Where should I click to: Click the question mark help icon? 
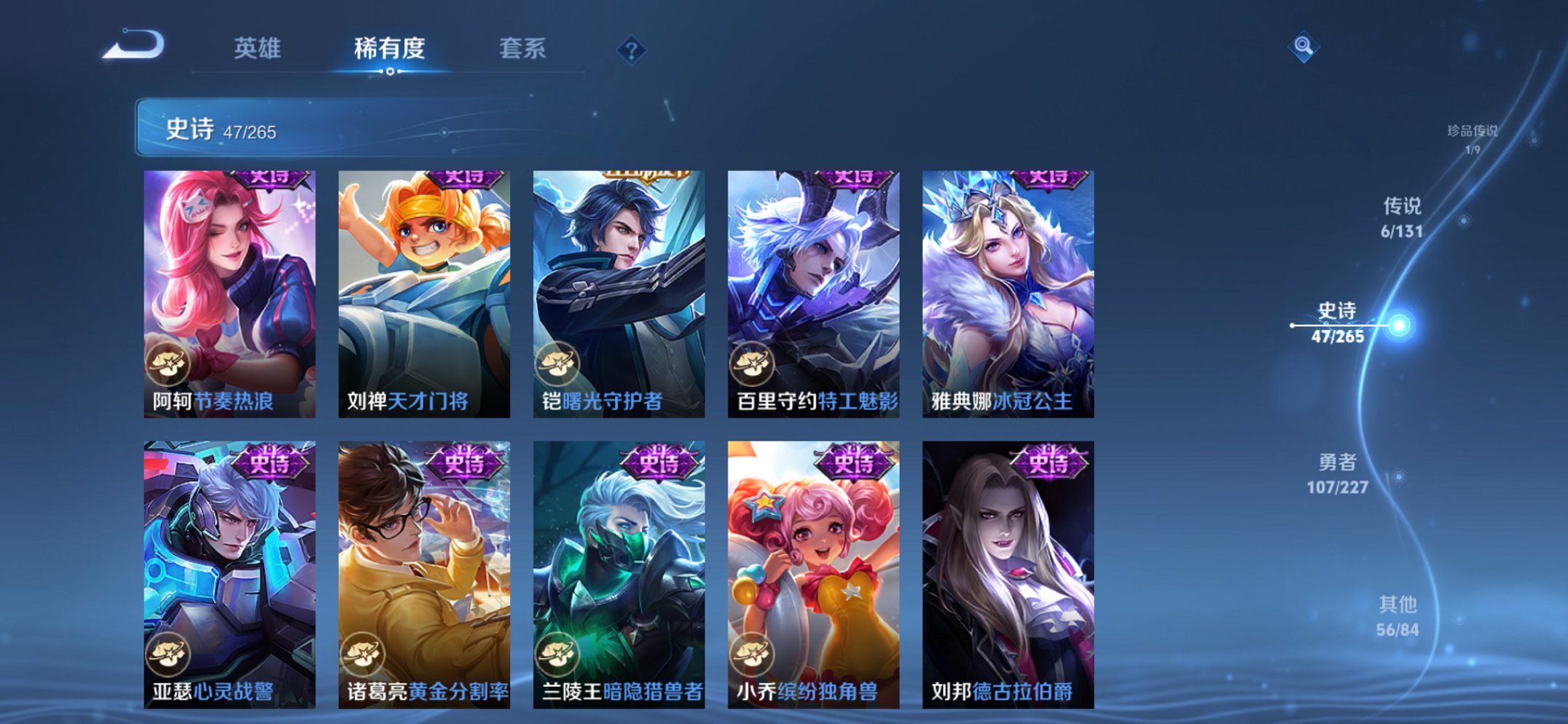pyautogui.click(x=633, y=50)
